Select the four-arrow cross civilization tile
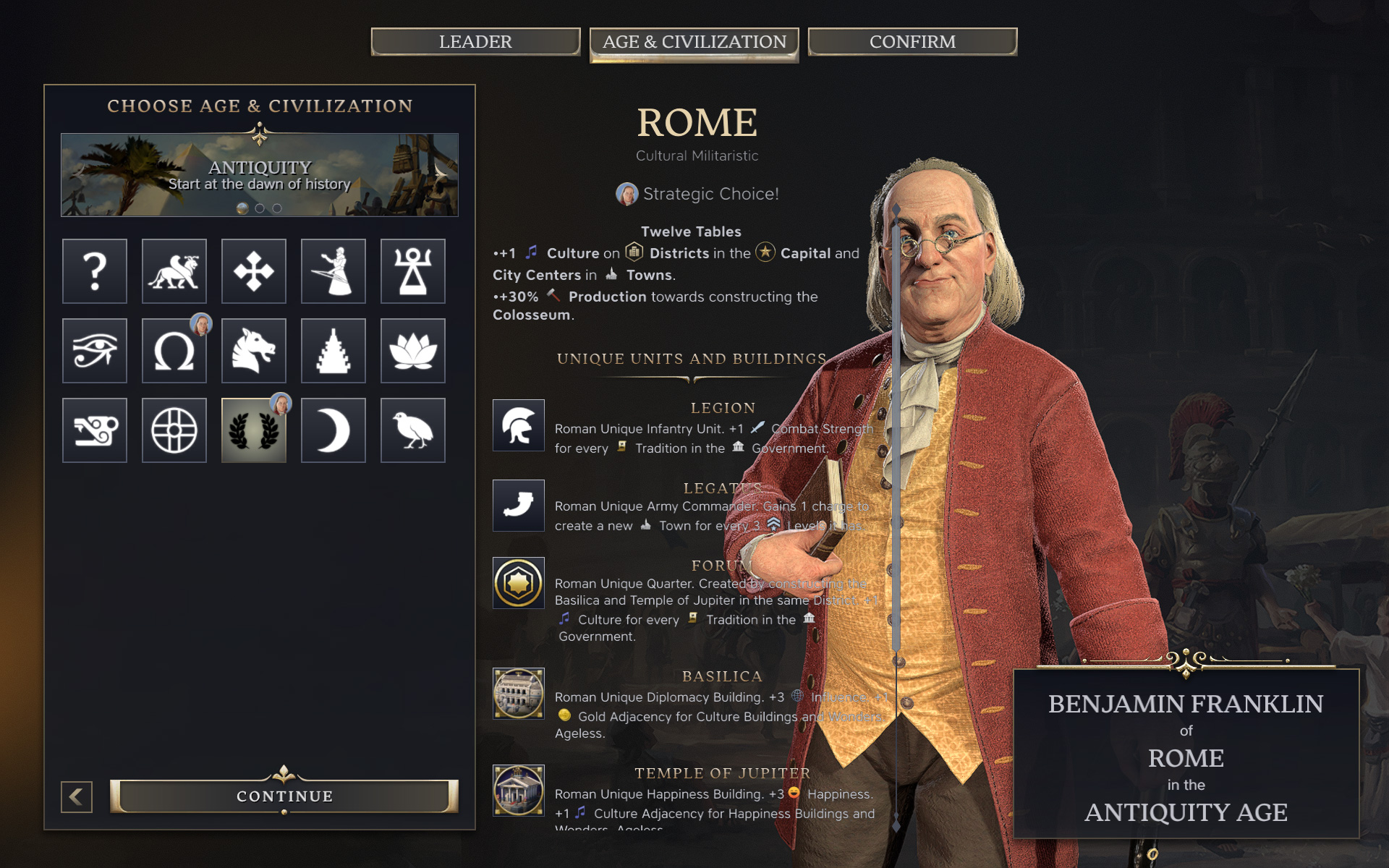1389x868 pixels. pyautogui.click(x=254, y=271)
